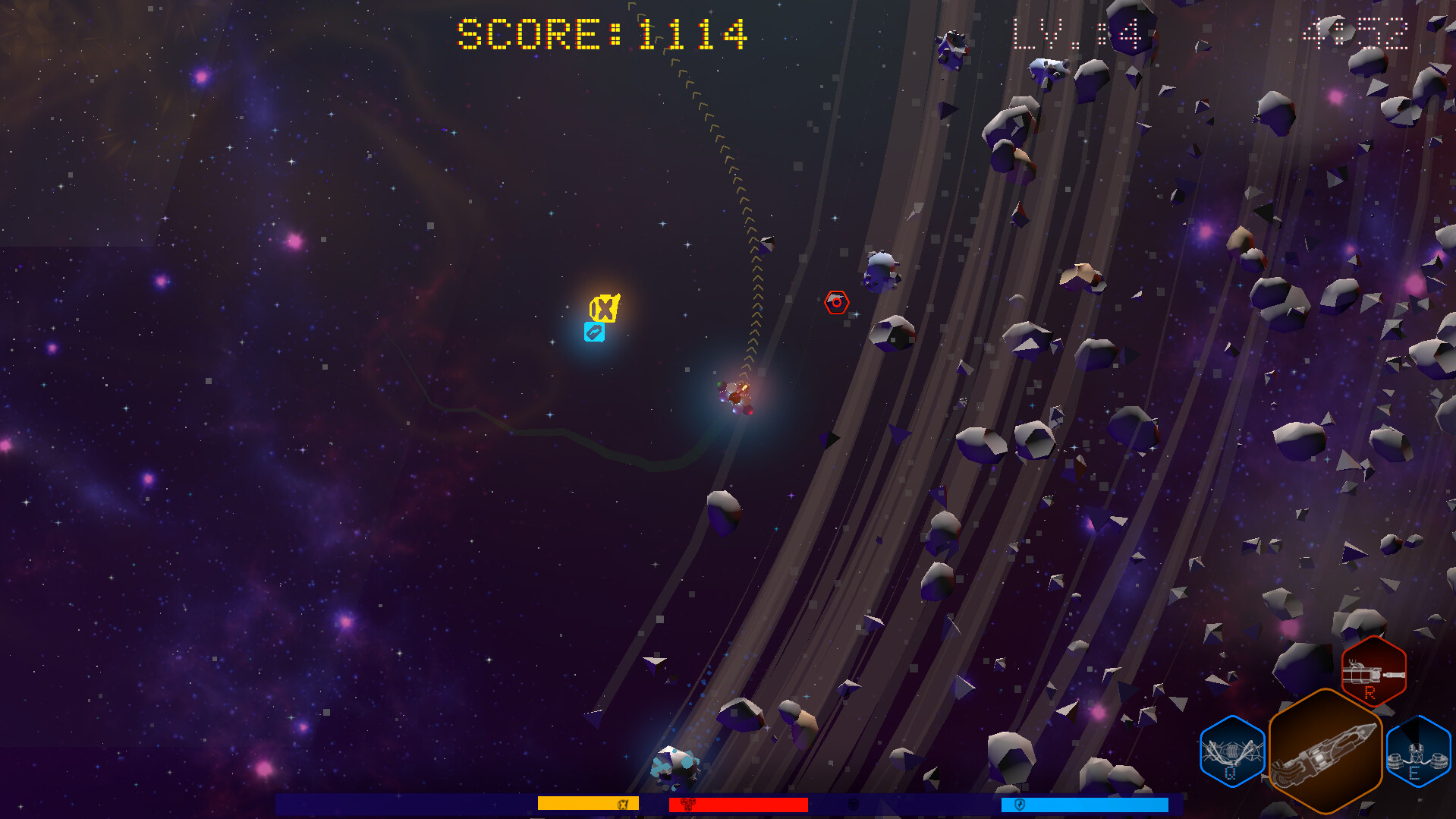Toggle the yellow X pickup marker in space

tap(605, 307)
